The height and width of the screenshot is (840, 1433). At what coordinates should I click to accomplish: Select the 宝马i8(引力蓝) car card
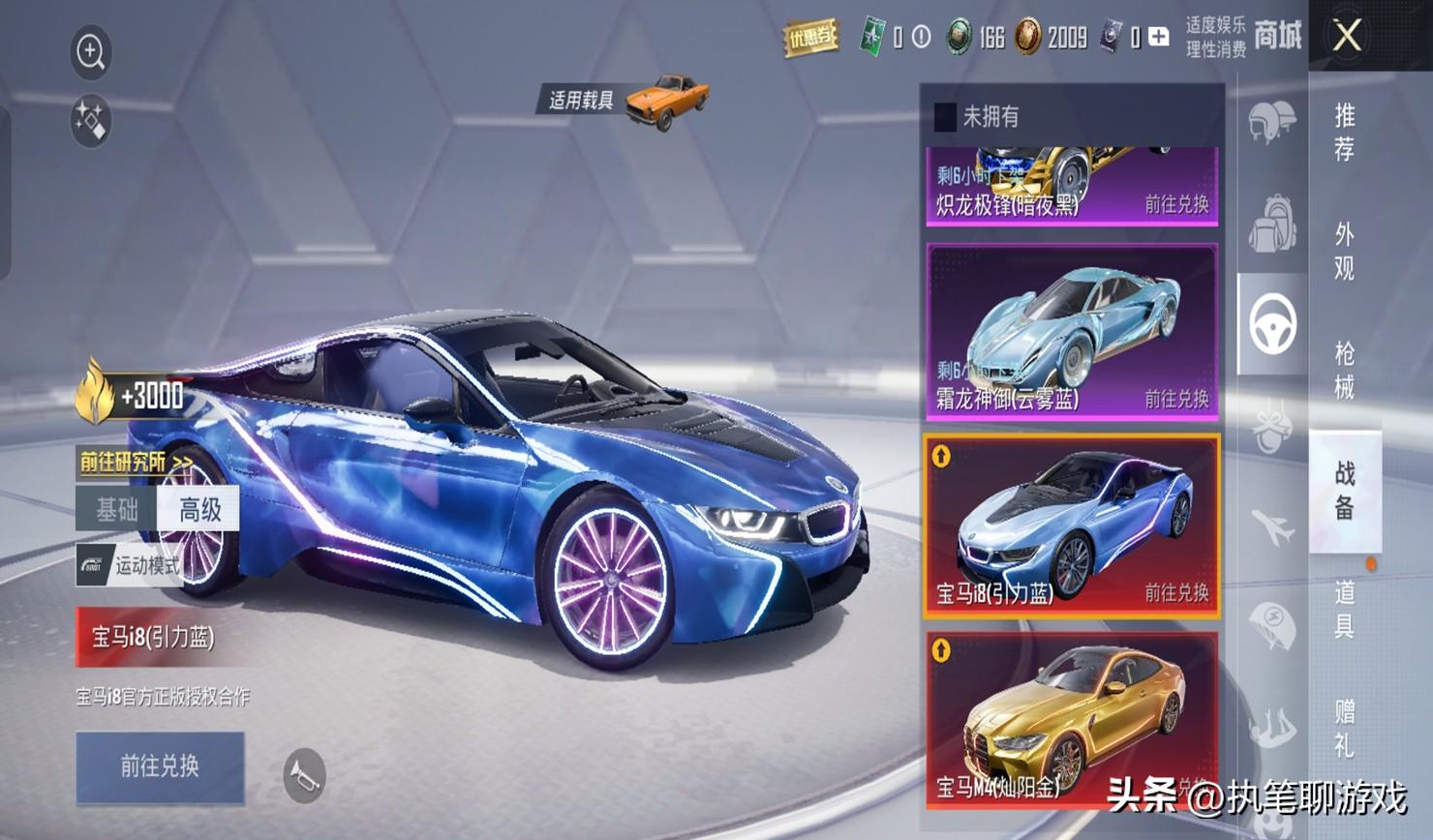(1072, 525)
